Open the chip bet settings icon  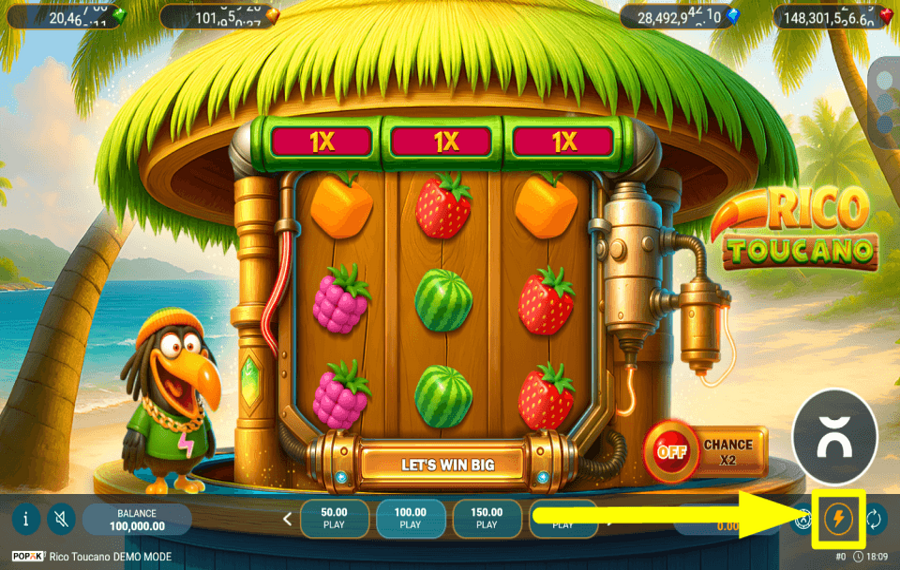click(802, 519)
